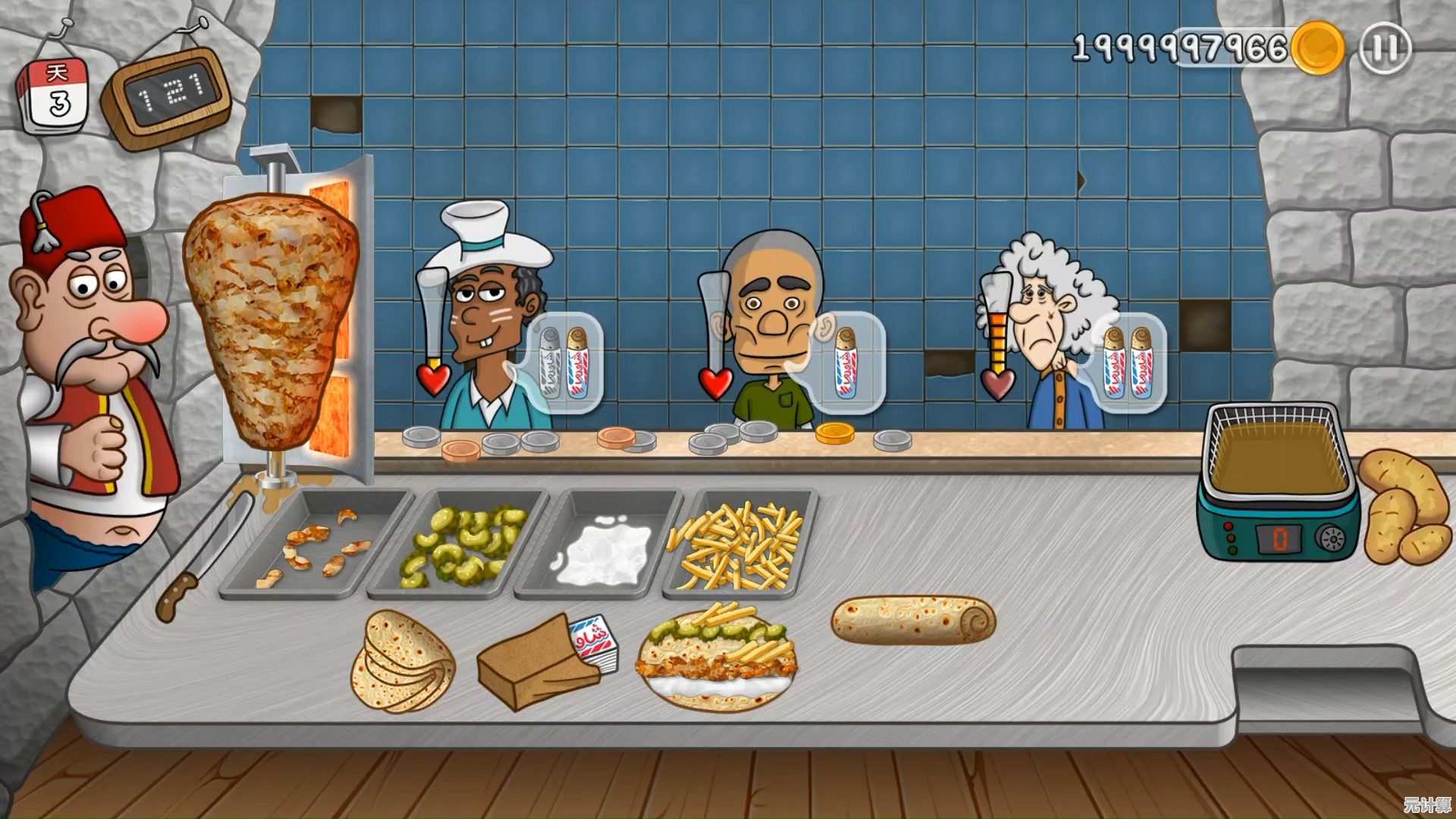The height and width of the screenshot is (819, 1456).
Task: Pick up the rolled shawarma wrap
Action: [913, 620]
